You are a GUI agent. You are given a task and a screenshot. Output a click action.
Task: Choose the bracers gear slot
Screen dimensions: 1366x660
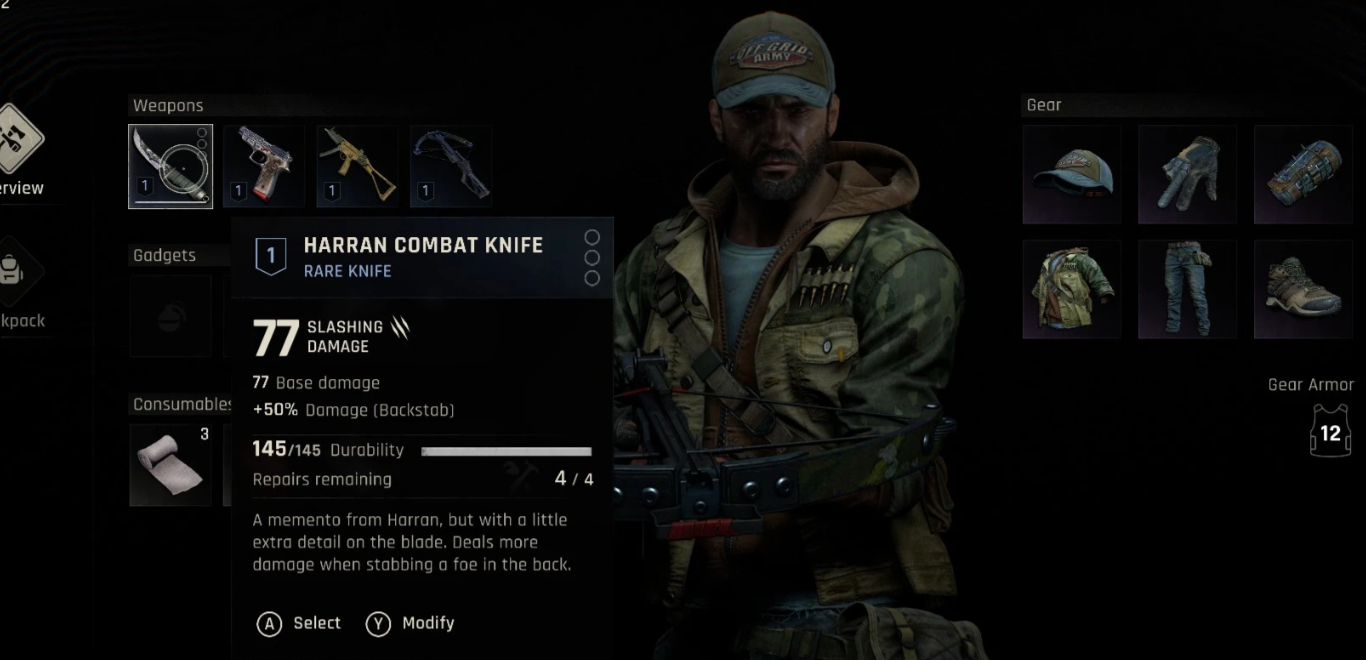click(1303, 174)
